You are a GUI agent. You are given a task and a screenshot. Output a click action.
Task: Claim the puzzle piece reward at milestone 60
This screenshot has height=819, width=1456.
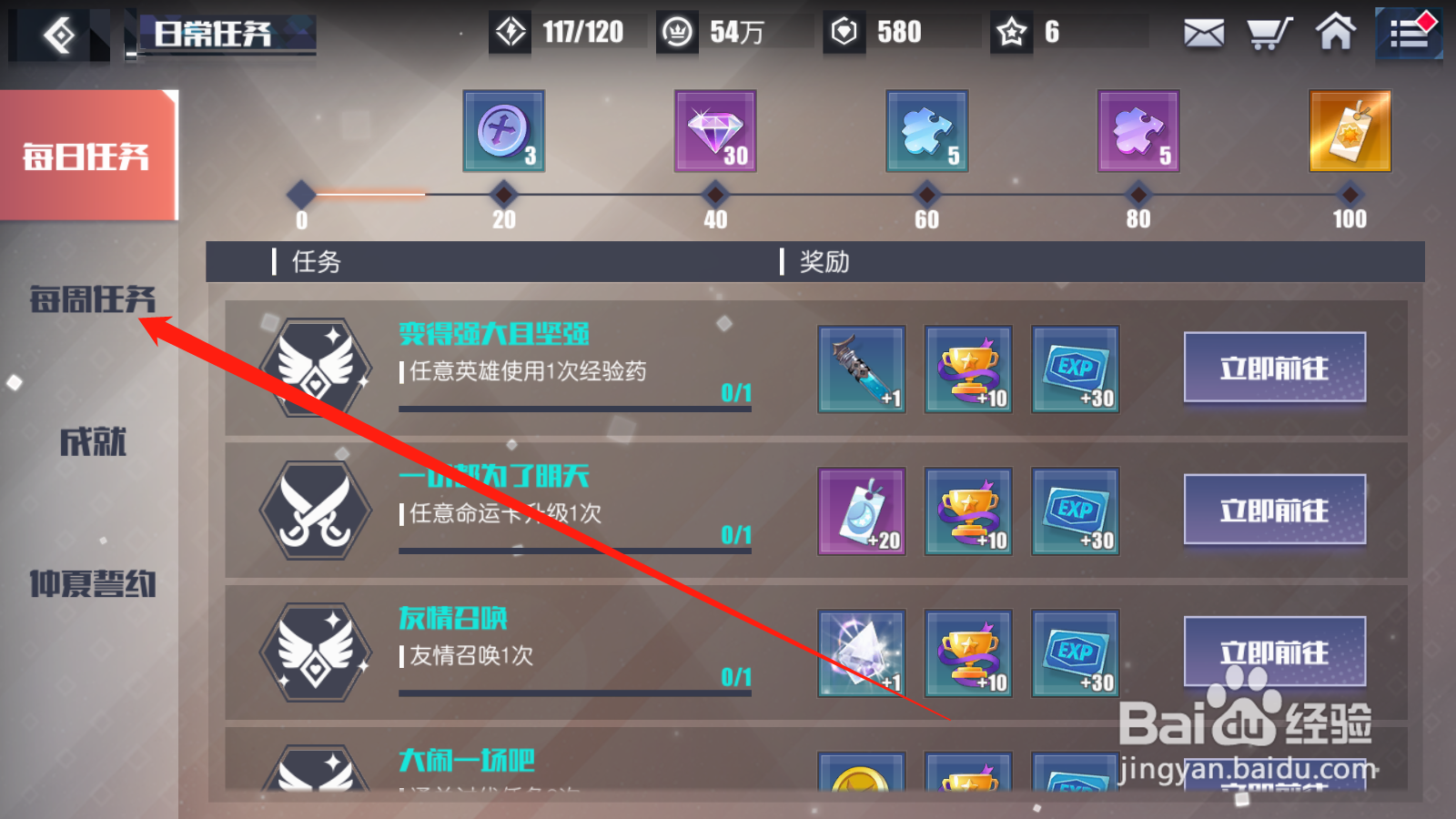click(x=925, y=130)
